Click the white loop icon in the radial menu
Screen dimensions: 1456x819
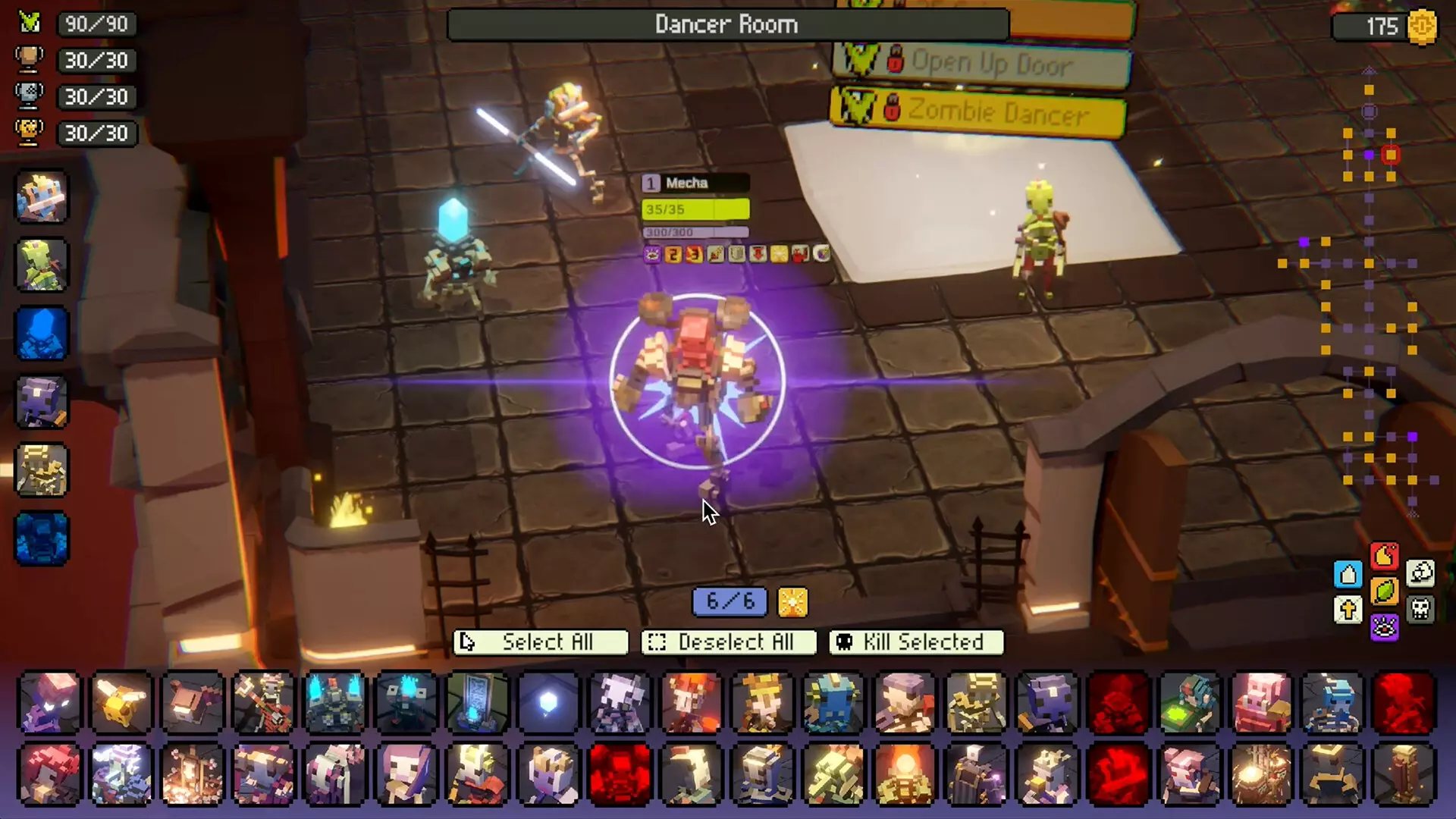(1420, 573)
